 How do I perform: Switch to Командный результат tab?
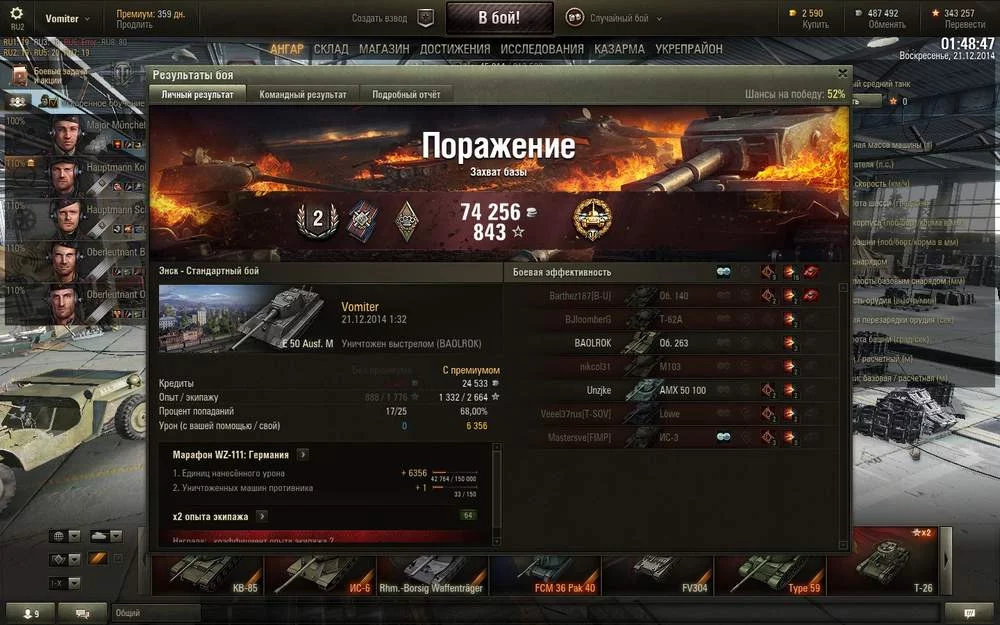click(303, 94)
